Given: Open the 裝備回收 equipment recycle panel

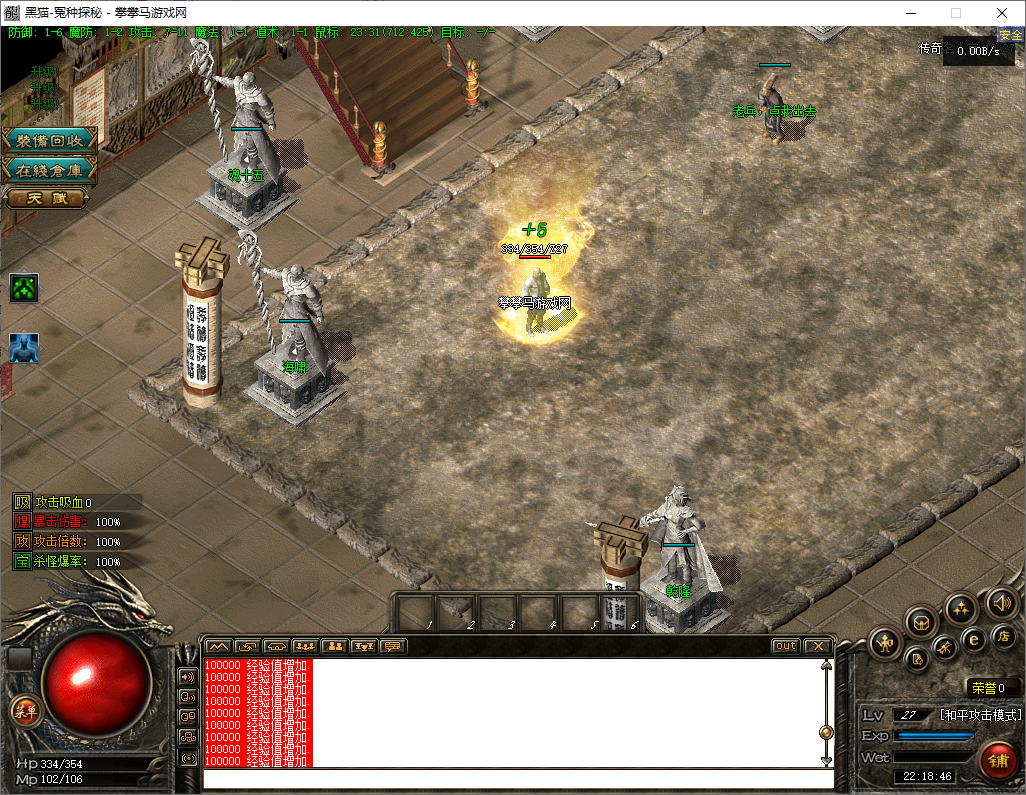Looking at the screenshot, I should tap(50, 140).
